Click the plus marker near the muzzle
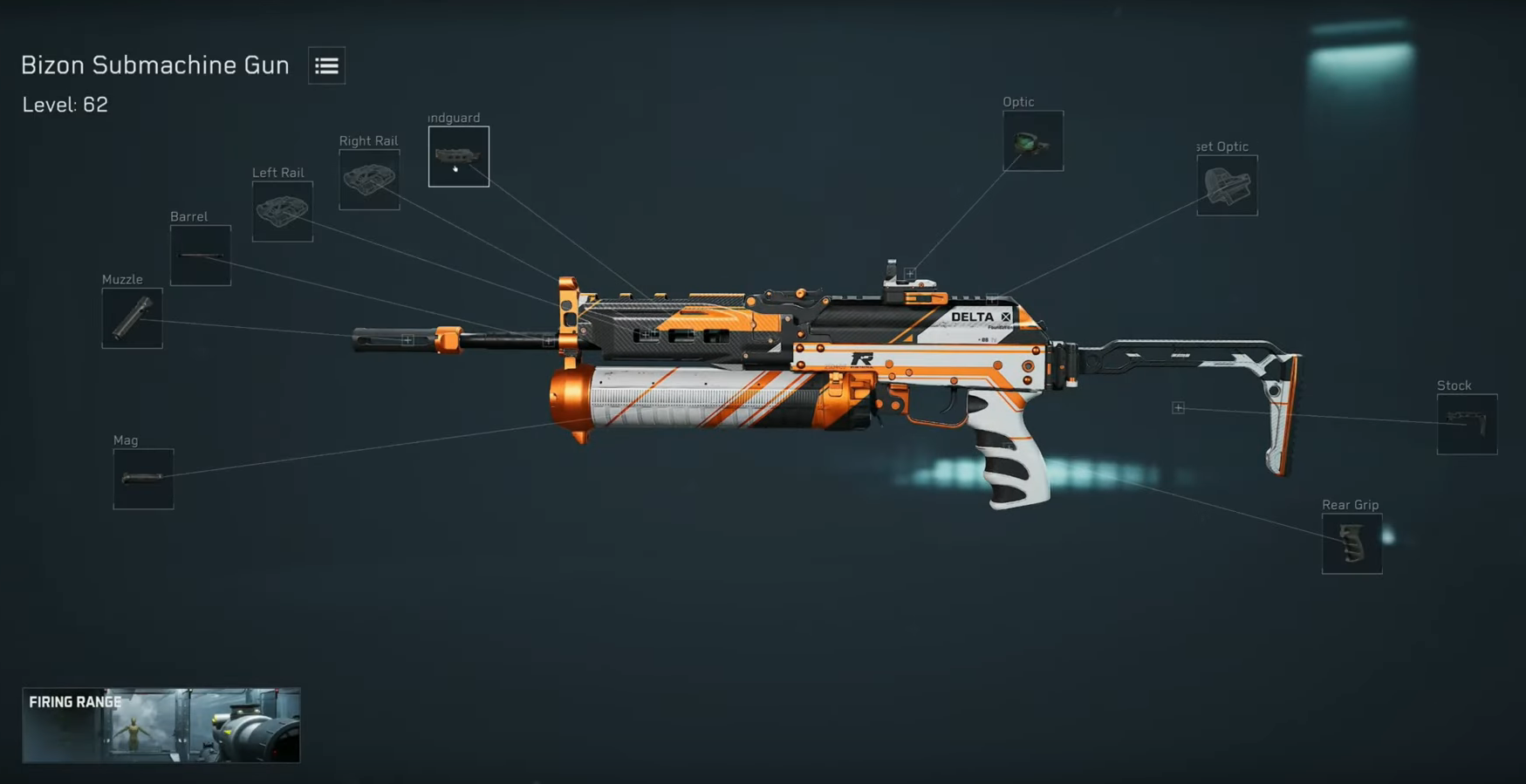Image resolution: width=1526 pixels, height=784 pixels. pyautogui.click(x=407, y=339)
